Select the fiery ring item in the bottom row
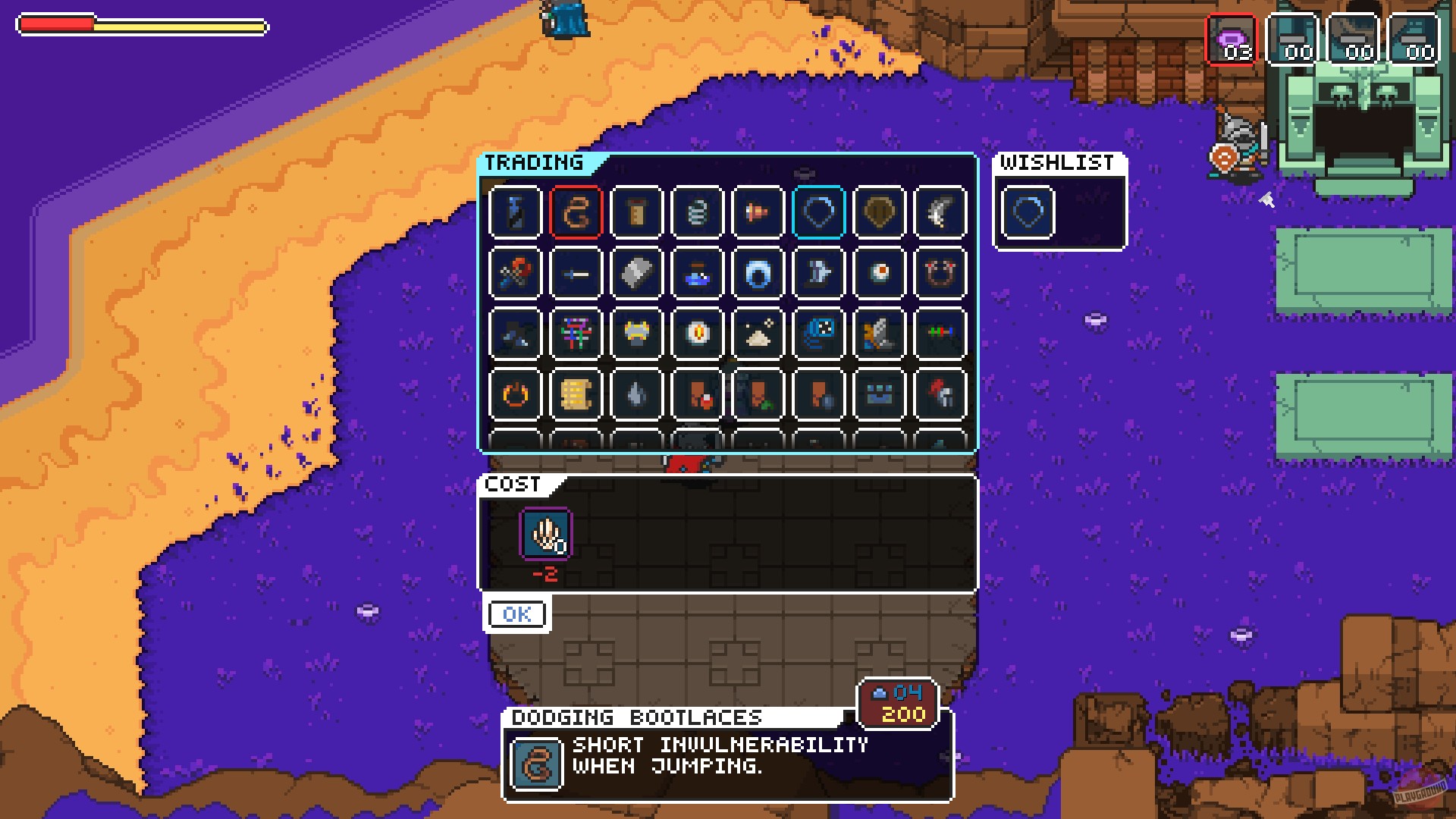1456x819 pixels. 517,393
